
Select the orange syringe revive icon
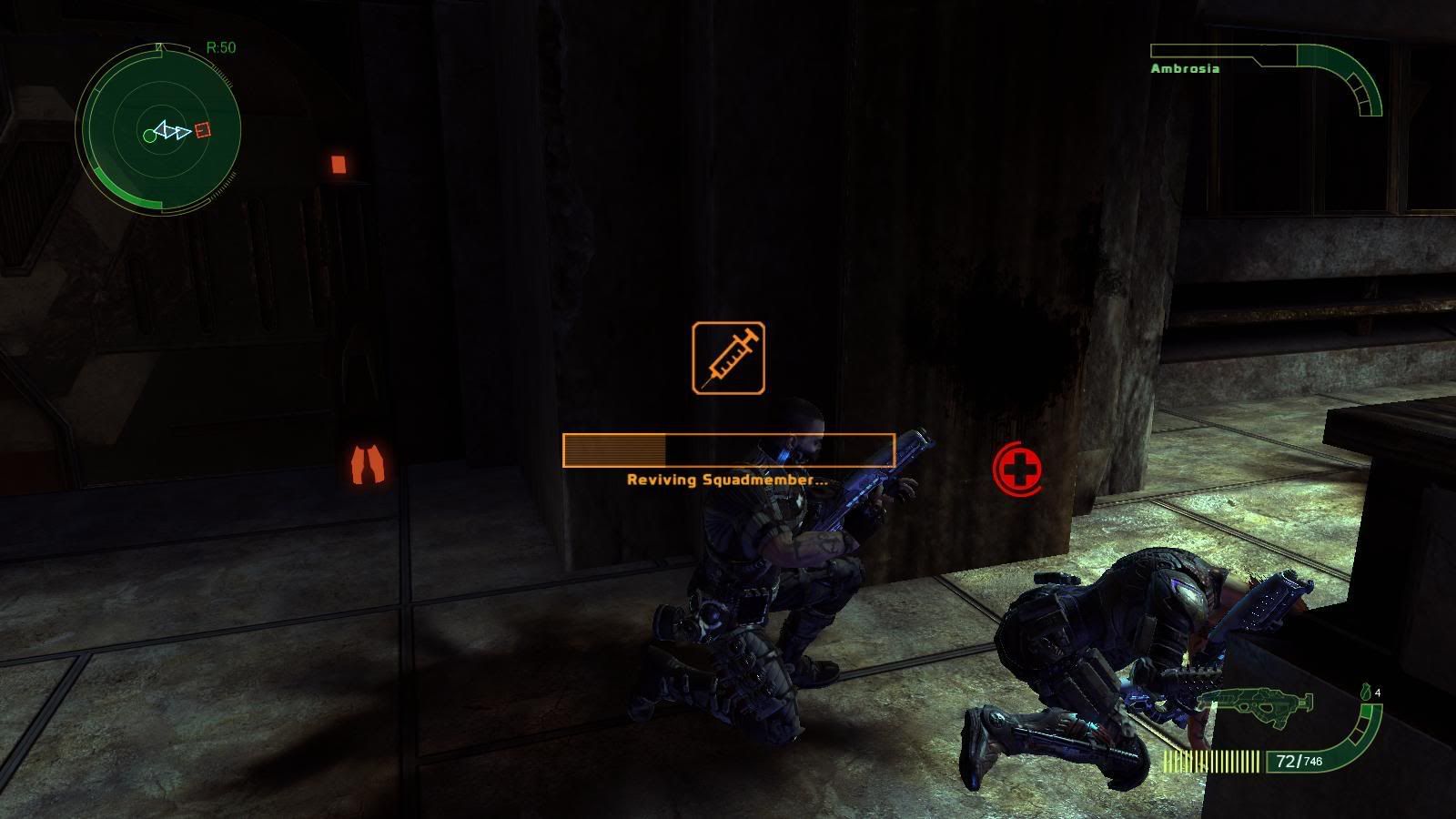[728, 358]
